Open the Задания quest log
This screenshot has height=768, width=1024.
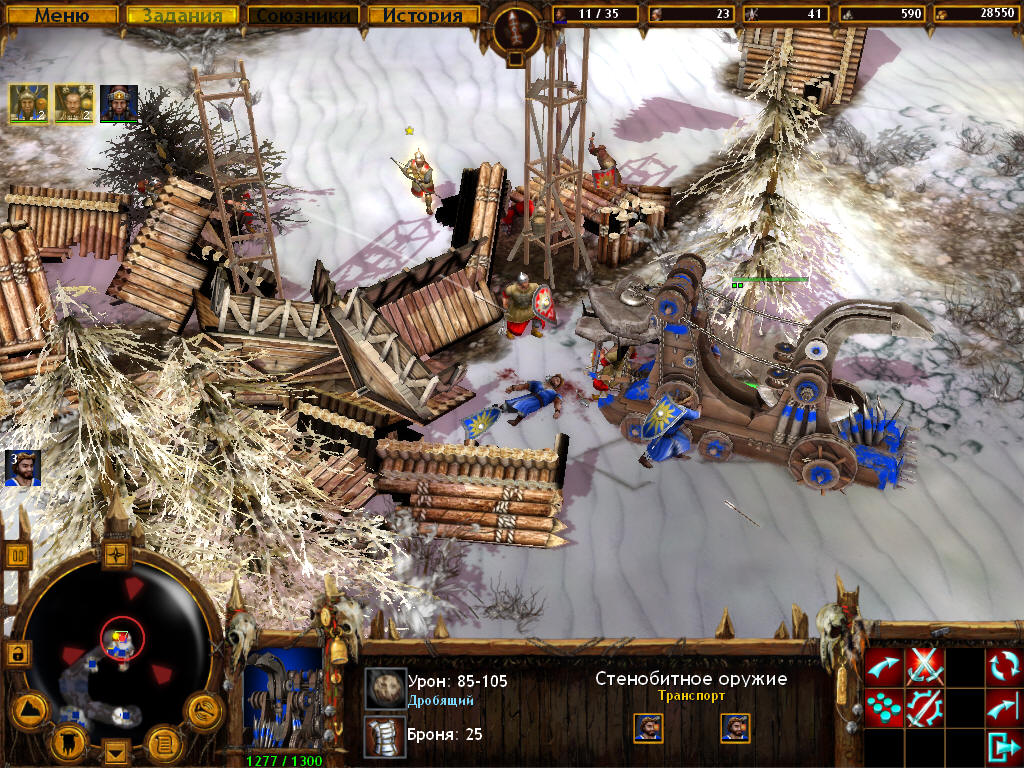tap(183, 16)
